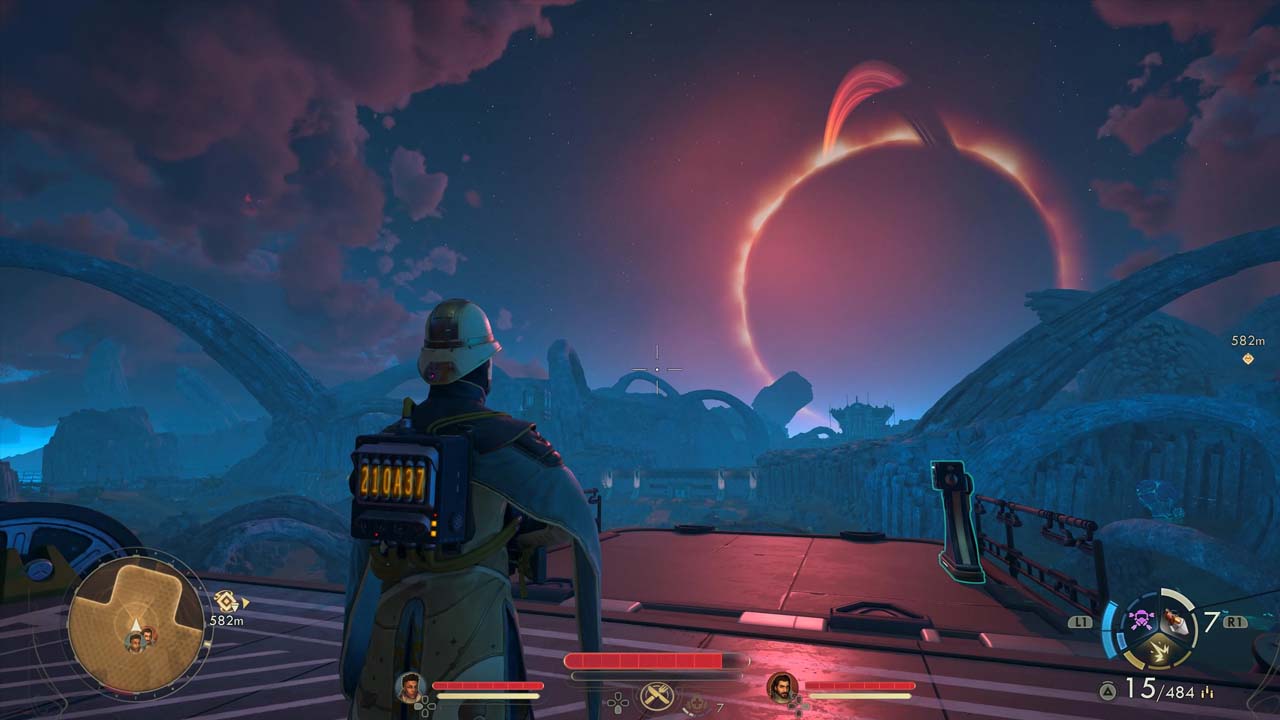Screen dimensions: 1280x720
Task: Activate the yellow burst ability
Action: point(1158,652)
